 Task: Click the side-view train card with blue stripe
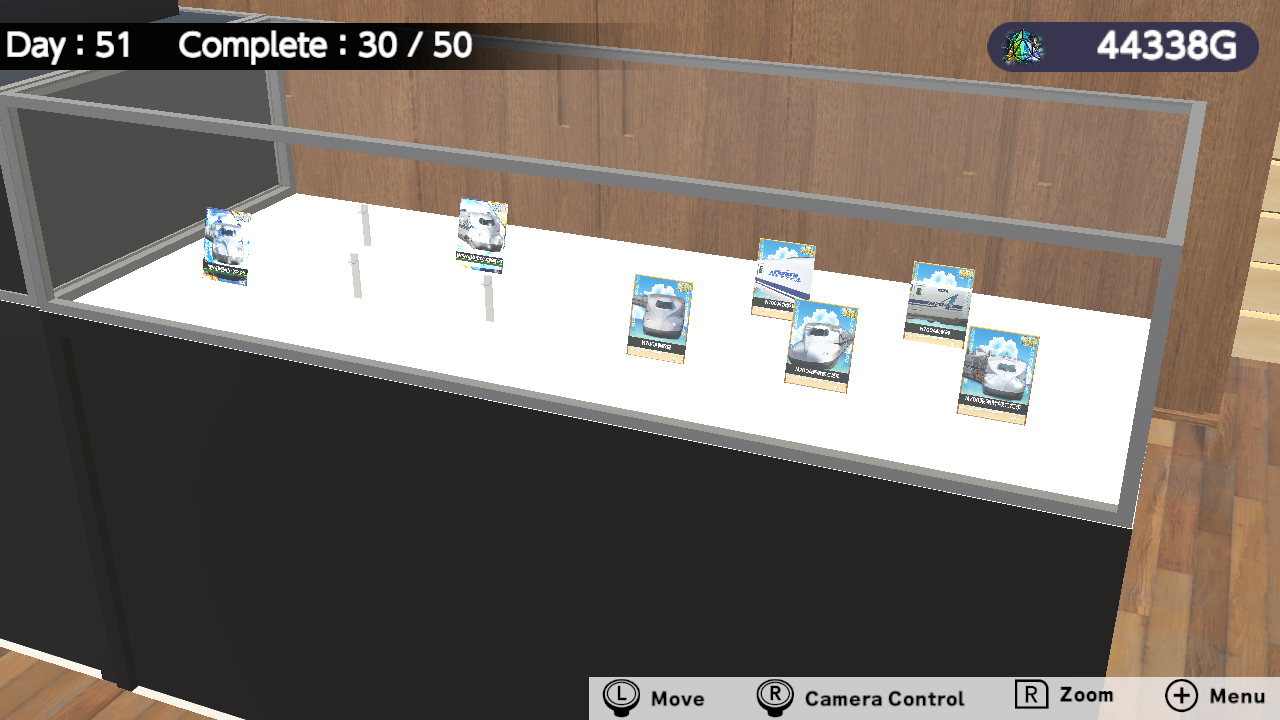point(783,278)
